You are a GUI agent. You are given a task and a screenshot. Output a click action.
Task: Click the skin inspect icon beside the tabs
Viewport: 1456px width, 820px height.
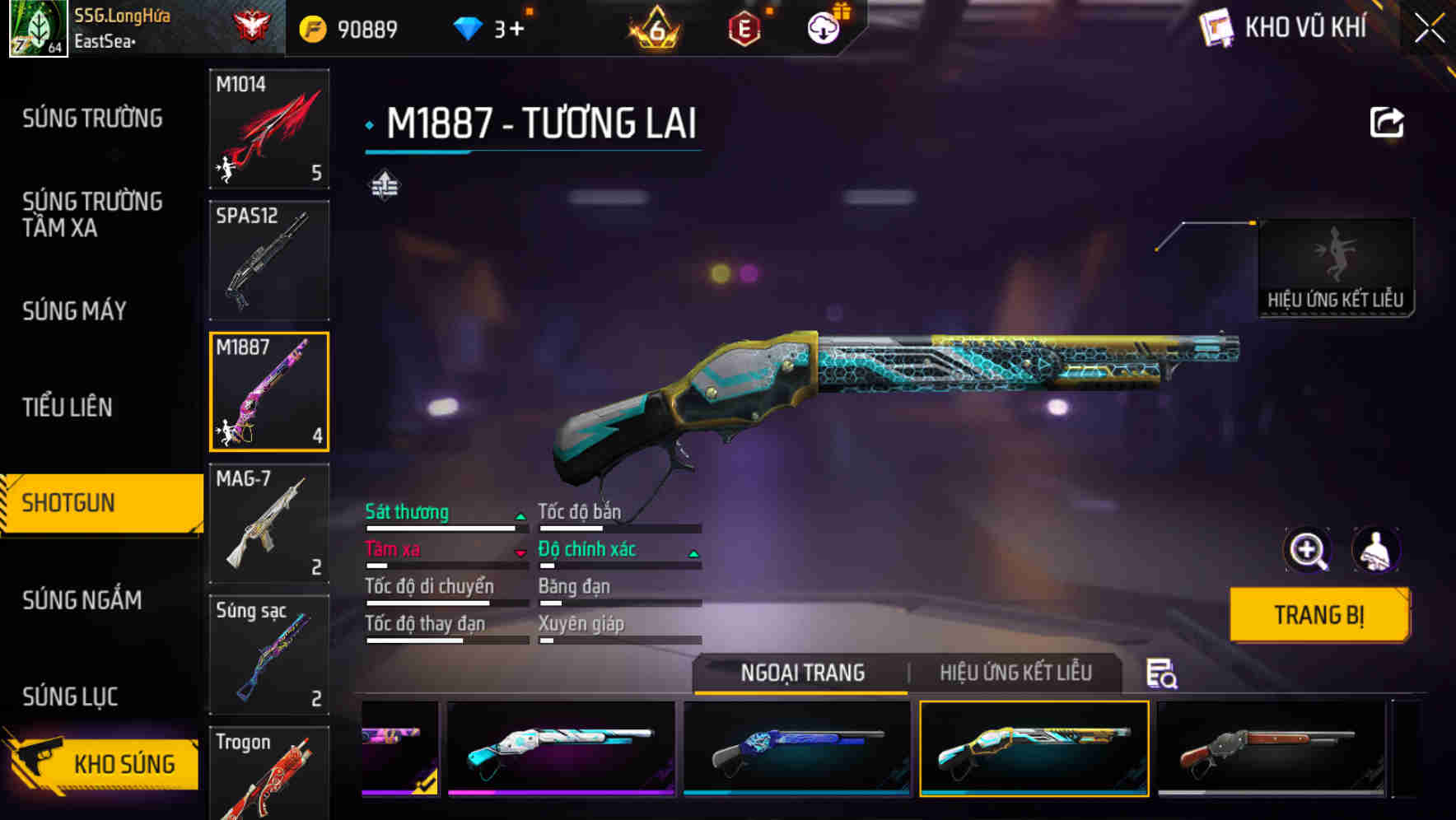coord(1160,673)
